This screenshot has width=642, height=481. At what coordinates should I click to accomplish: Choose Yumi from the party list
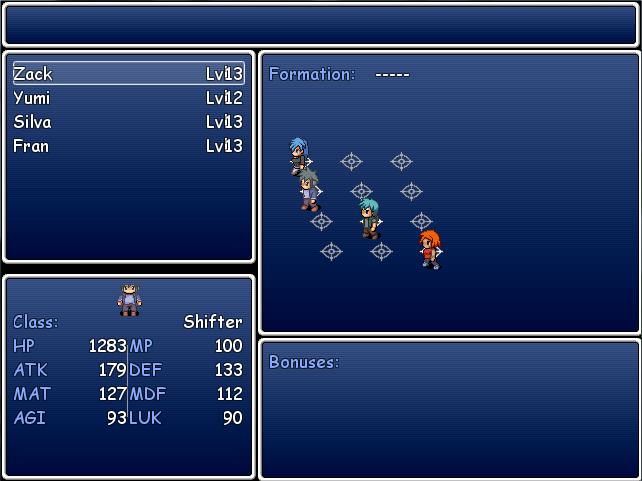(x=128, y=98)
